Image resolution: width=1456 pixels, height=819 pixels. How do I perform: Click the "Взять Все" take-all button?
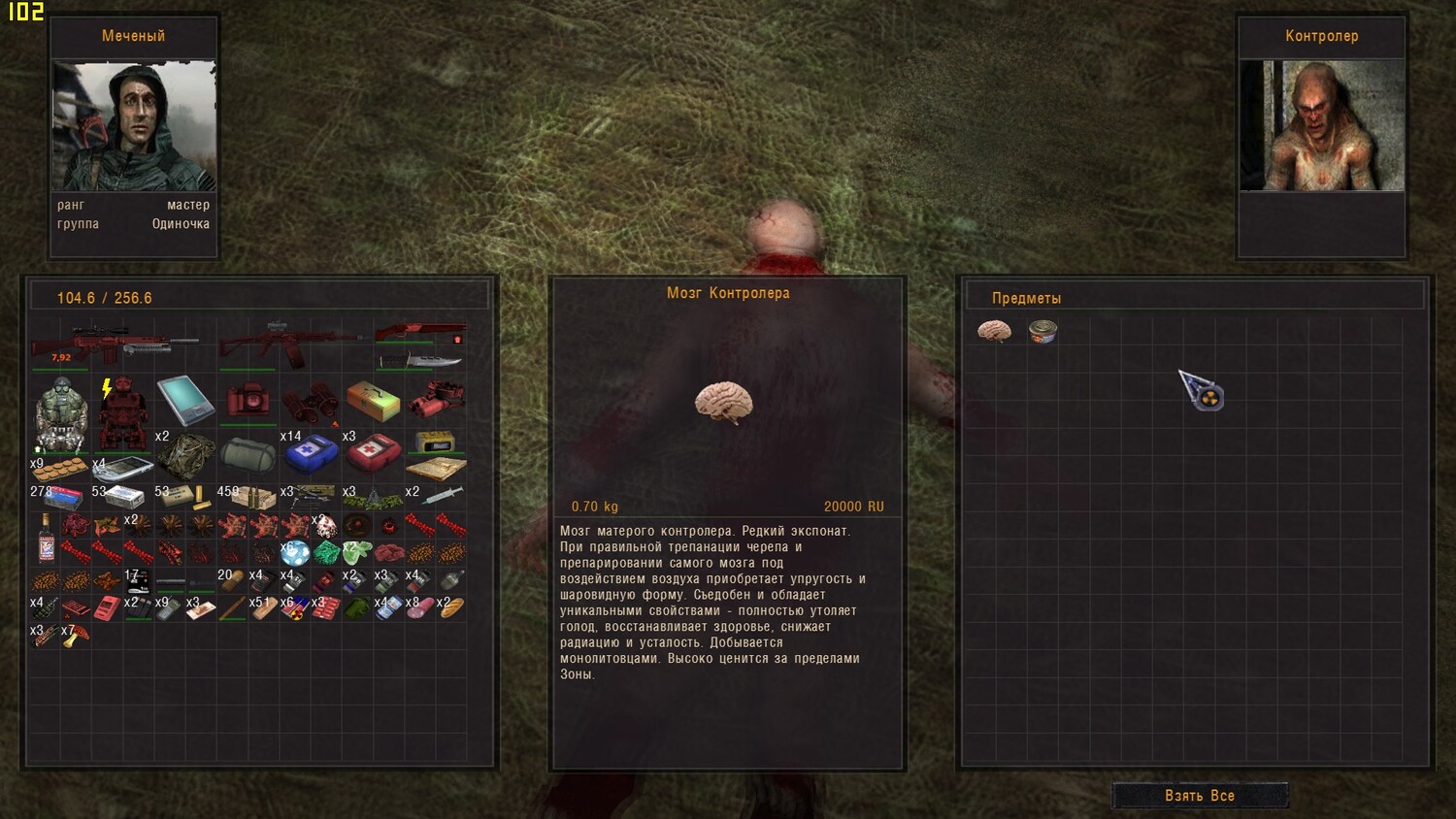(x=1200, y=796)
